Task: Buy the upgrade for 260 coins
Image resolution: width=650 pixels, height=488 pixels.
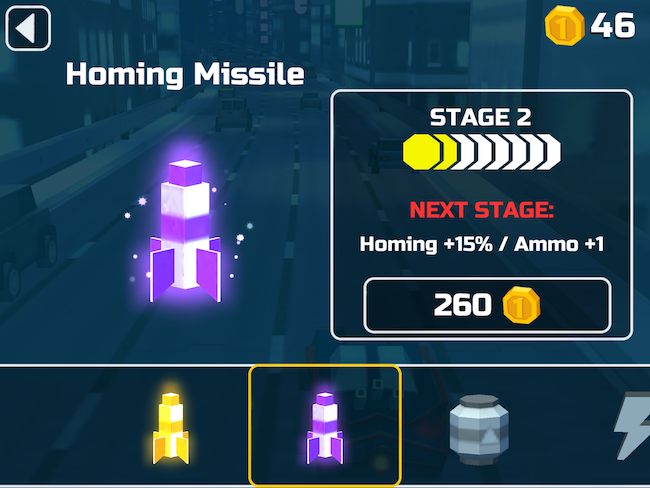Action: tap(486, 305)
